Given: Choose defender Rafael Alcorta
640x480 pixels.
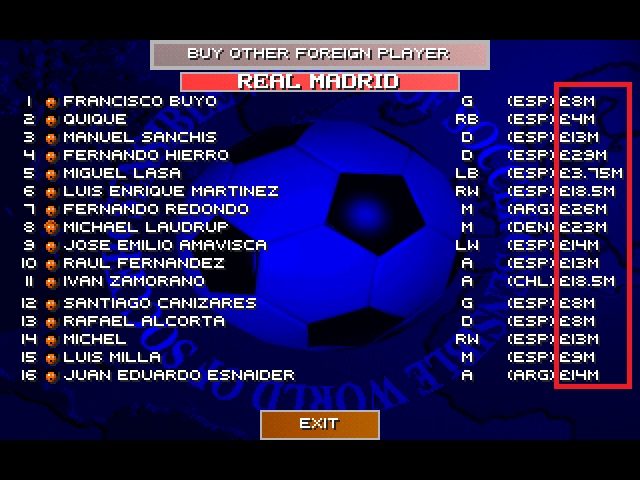Looking at the screenshot, I should coord(143,321).
